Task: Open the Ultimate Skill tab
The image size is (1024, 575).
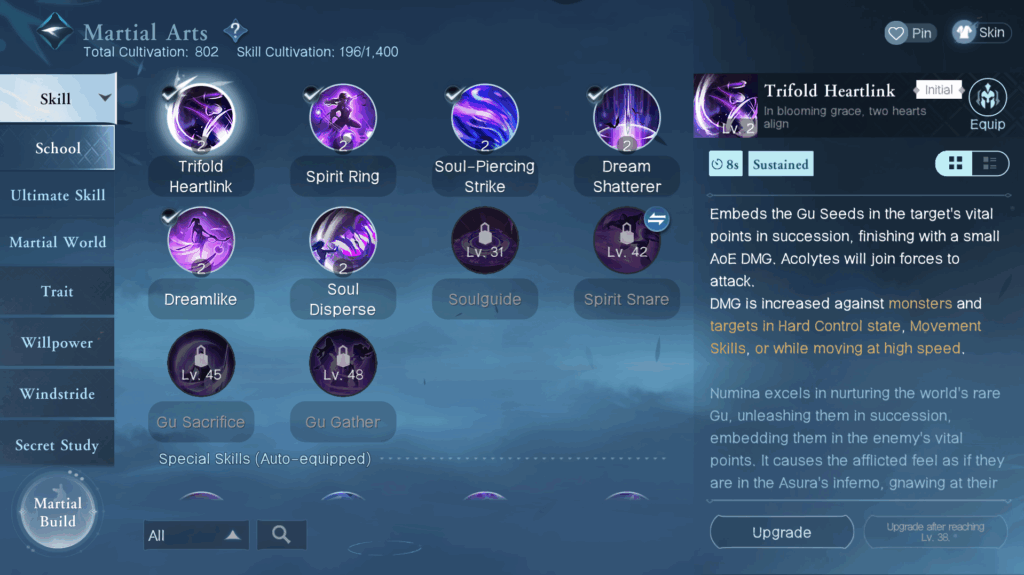Action: click(x=57, y=195)
